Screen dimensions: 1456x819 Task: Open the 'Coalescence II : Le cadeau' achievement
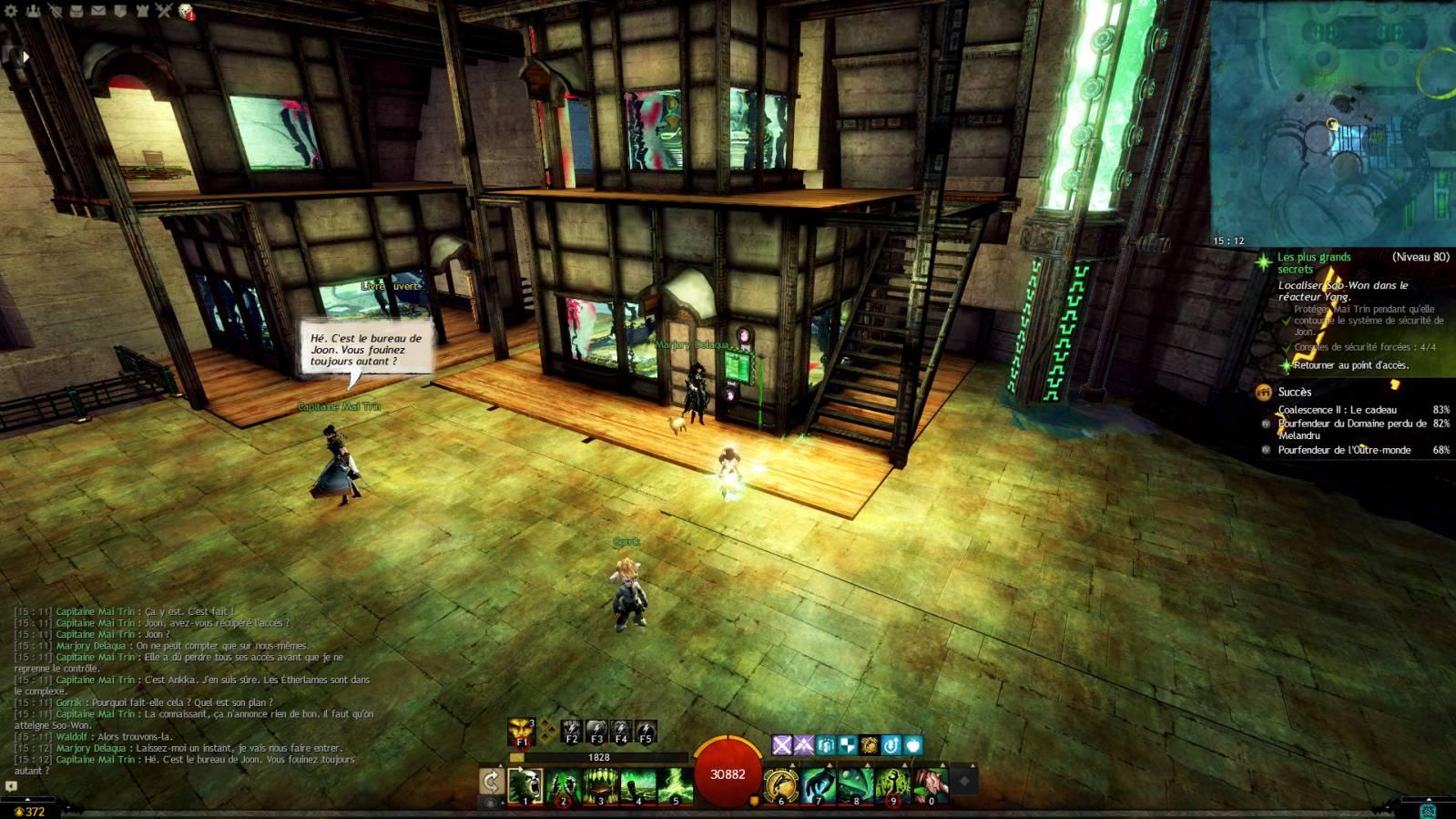coord(1337,410)
